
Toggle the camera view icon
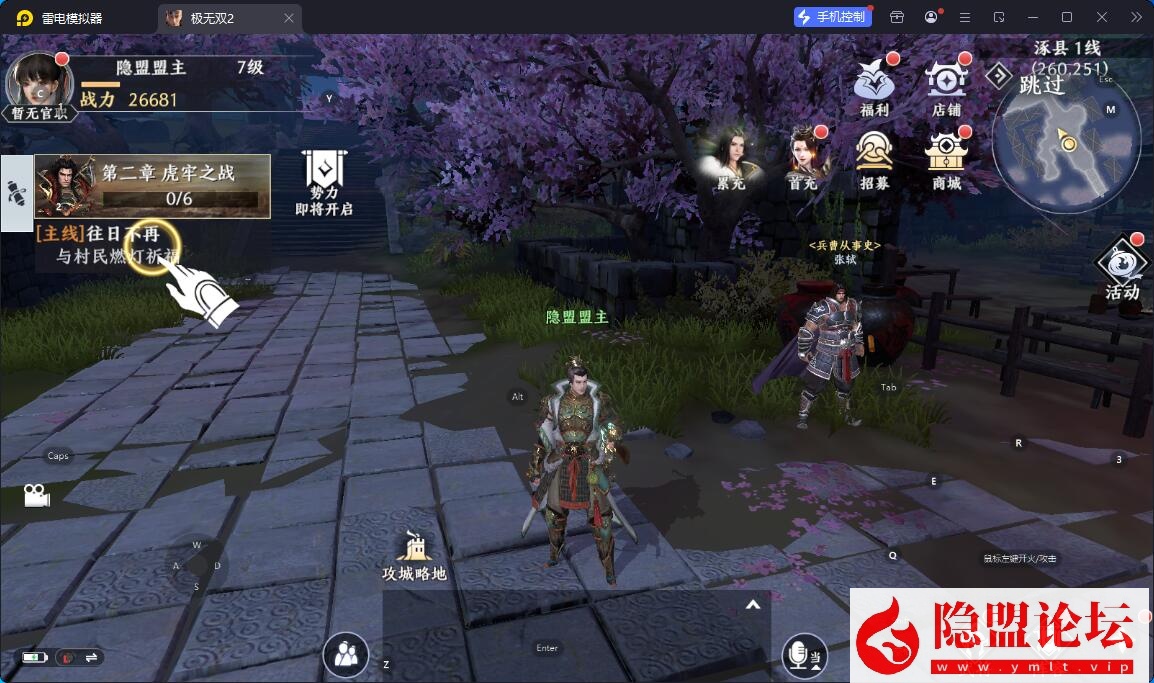(37, 495)
